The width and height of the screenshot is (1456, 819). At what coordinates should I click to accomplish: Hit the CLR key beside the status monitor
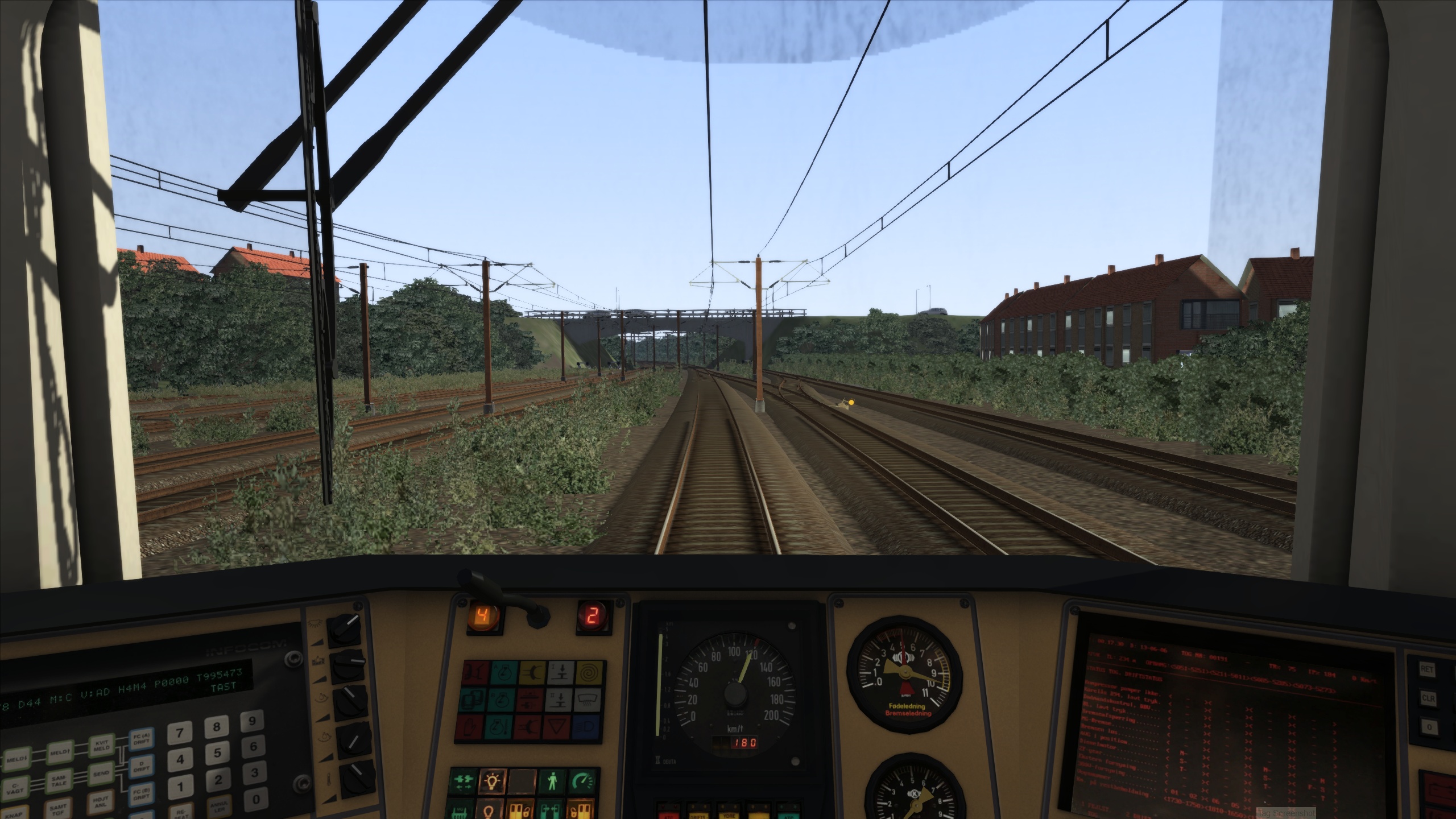click(1426, 698)
